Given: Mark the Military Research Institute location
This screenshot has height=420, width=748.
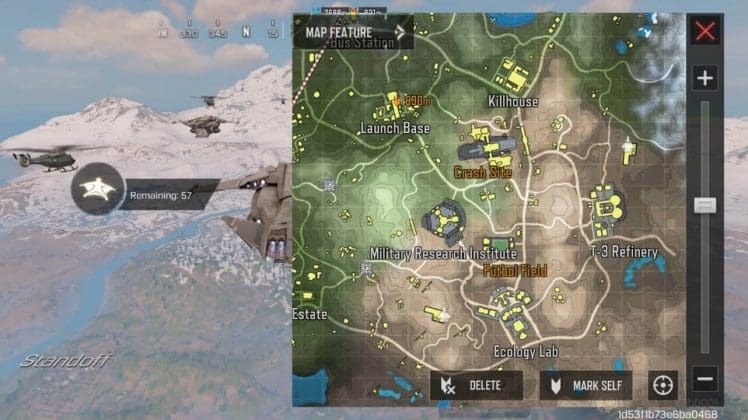Looking at the screenshot, I should [443, 253].
